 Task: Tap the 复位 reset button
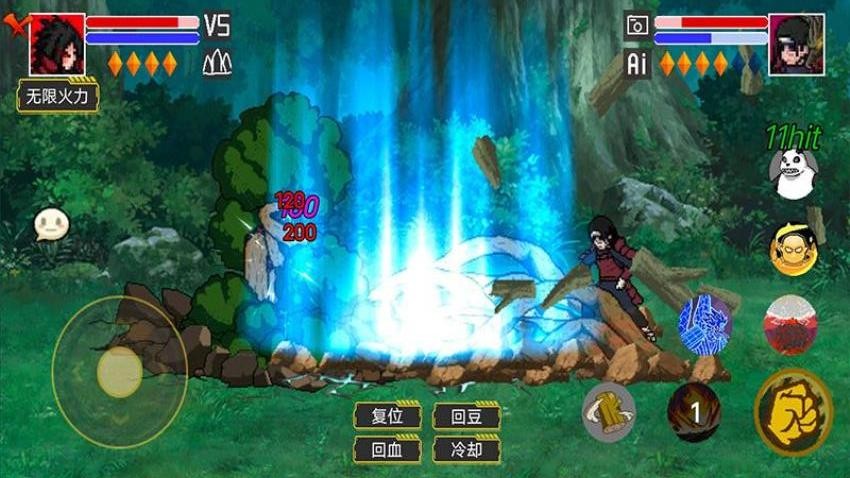[x=387, y=416]
